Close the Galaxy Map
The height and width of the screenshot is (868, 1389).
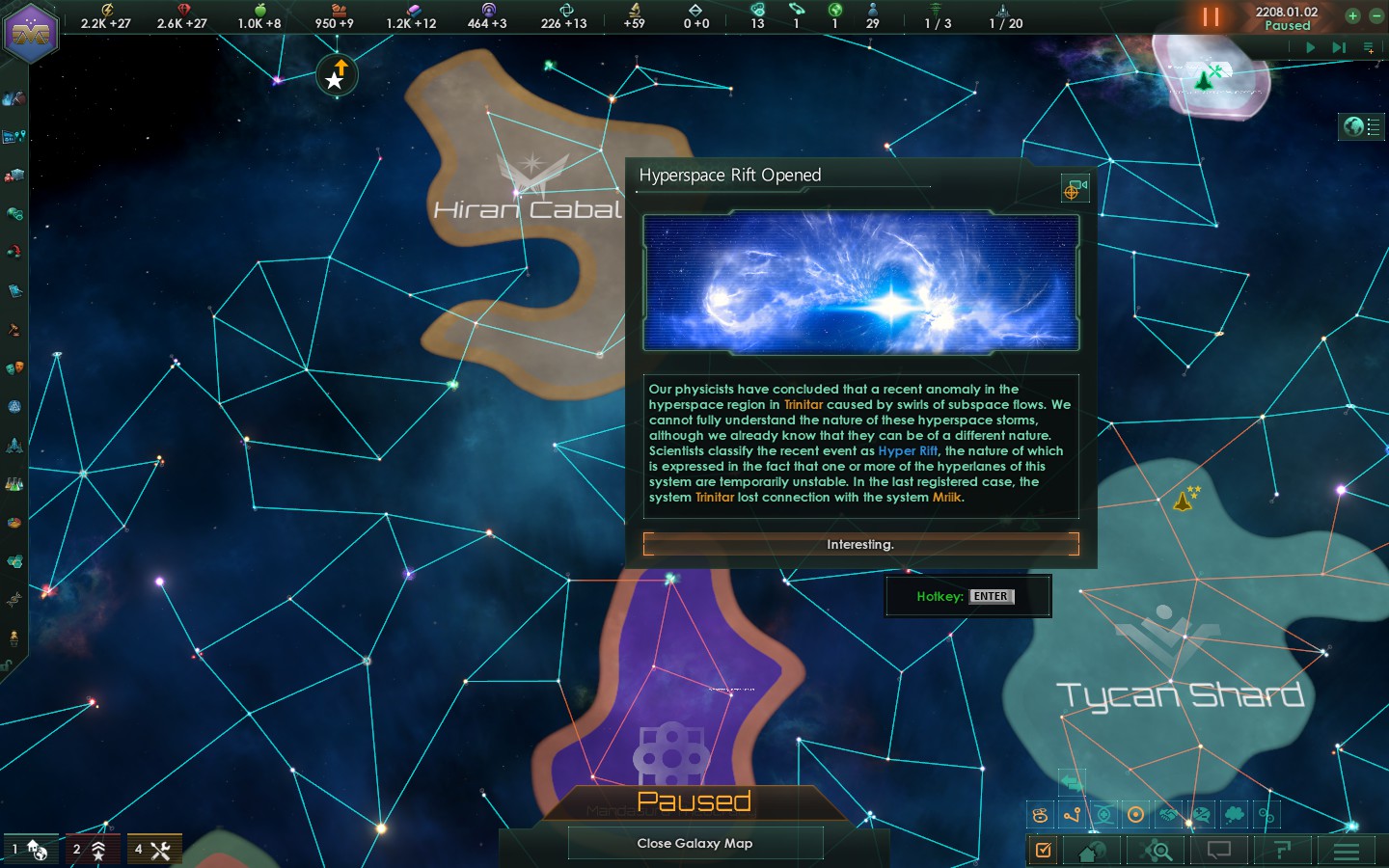(x=694, y=843)
